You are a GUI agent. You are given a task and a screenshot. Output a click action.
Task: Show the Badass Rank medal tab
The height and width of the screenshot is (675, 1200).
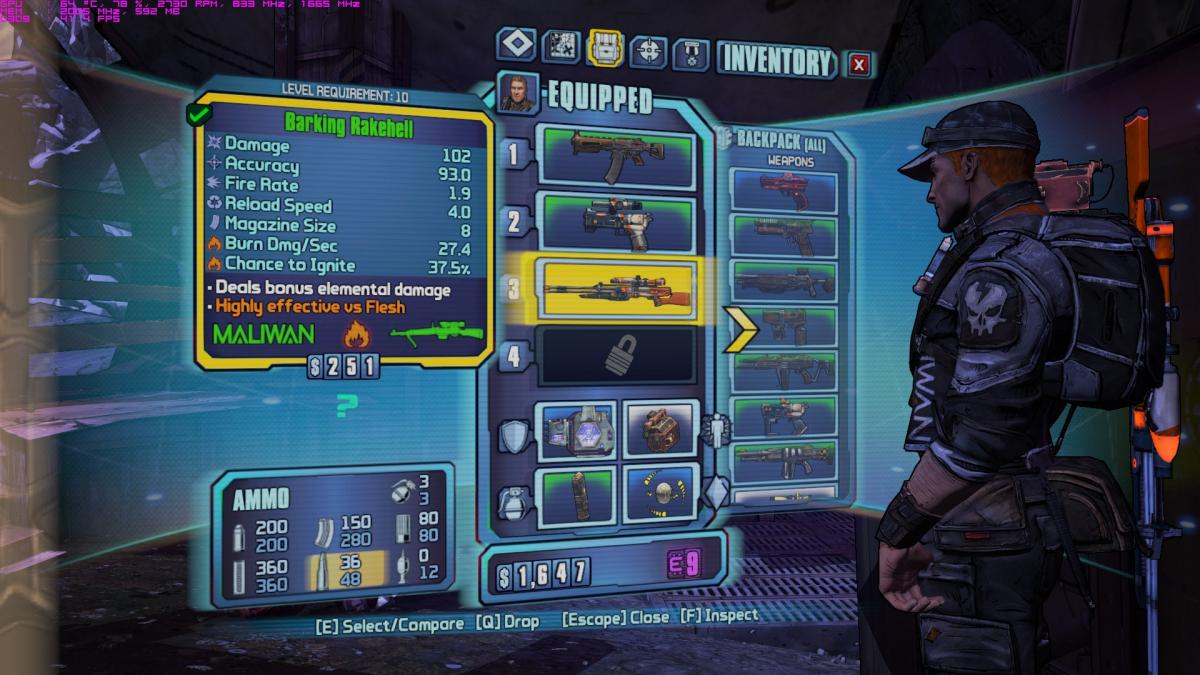691,52
